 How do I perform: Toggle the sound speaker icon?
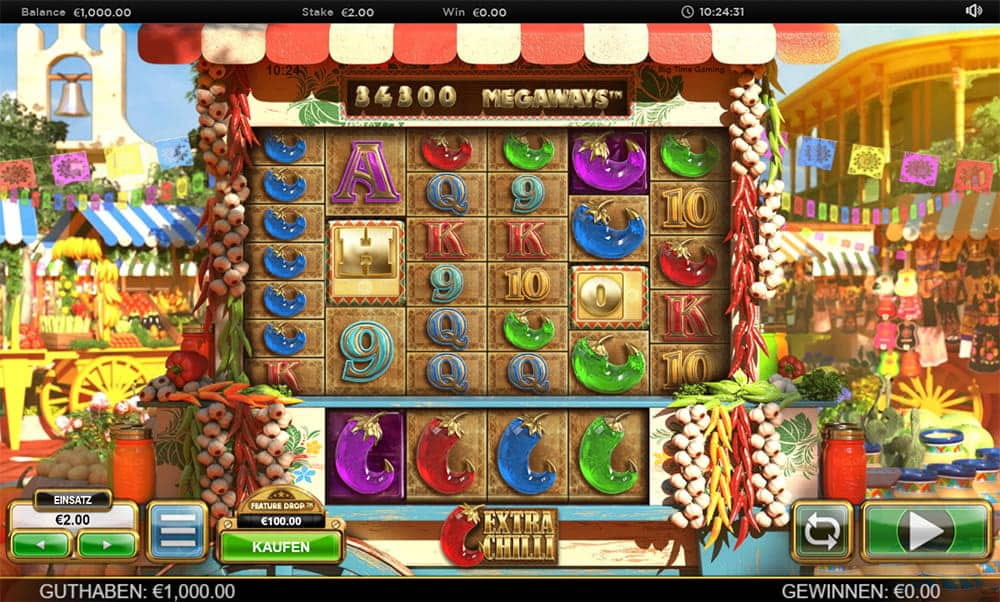tap(973, 11)
